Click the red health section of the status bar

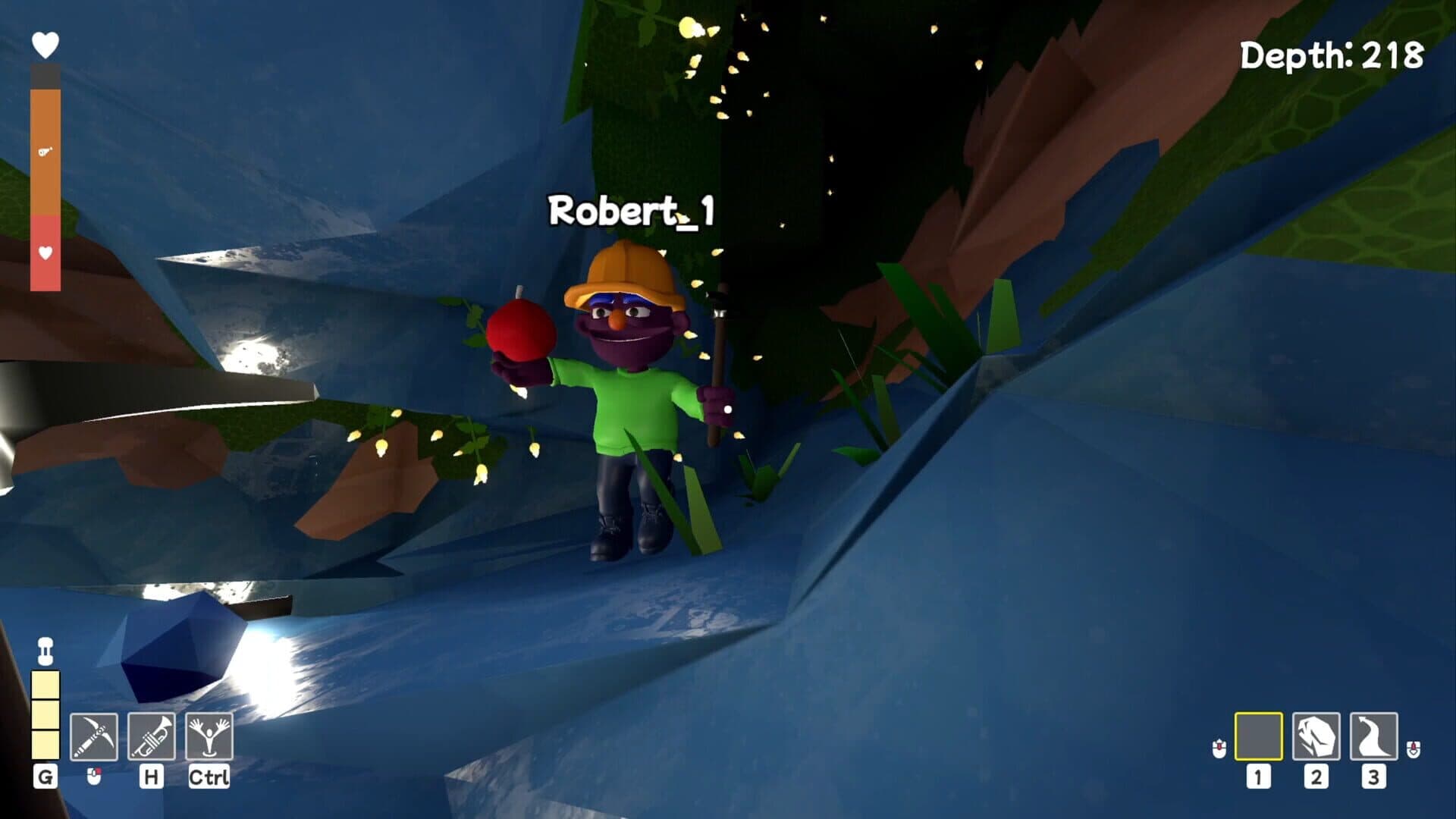pos(44,250)
